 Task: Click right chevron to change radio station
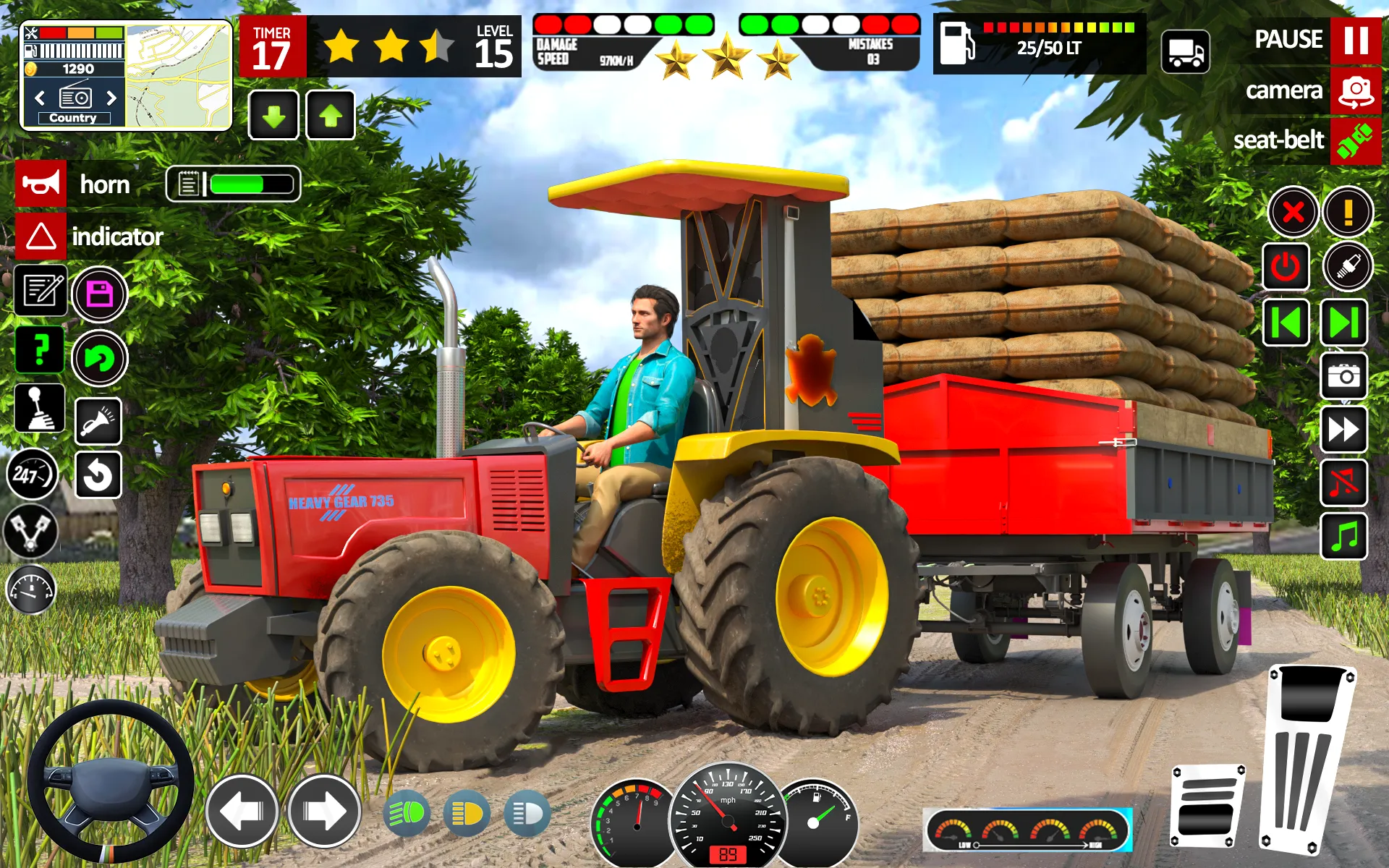(112, 99)
